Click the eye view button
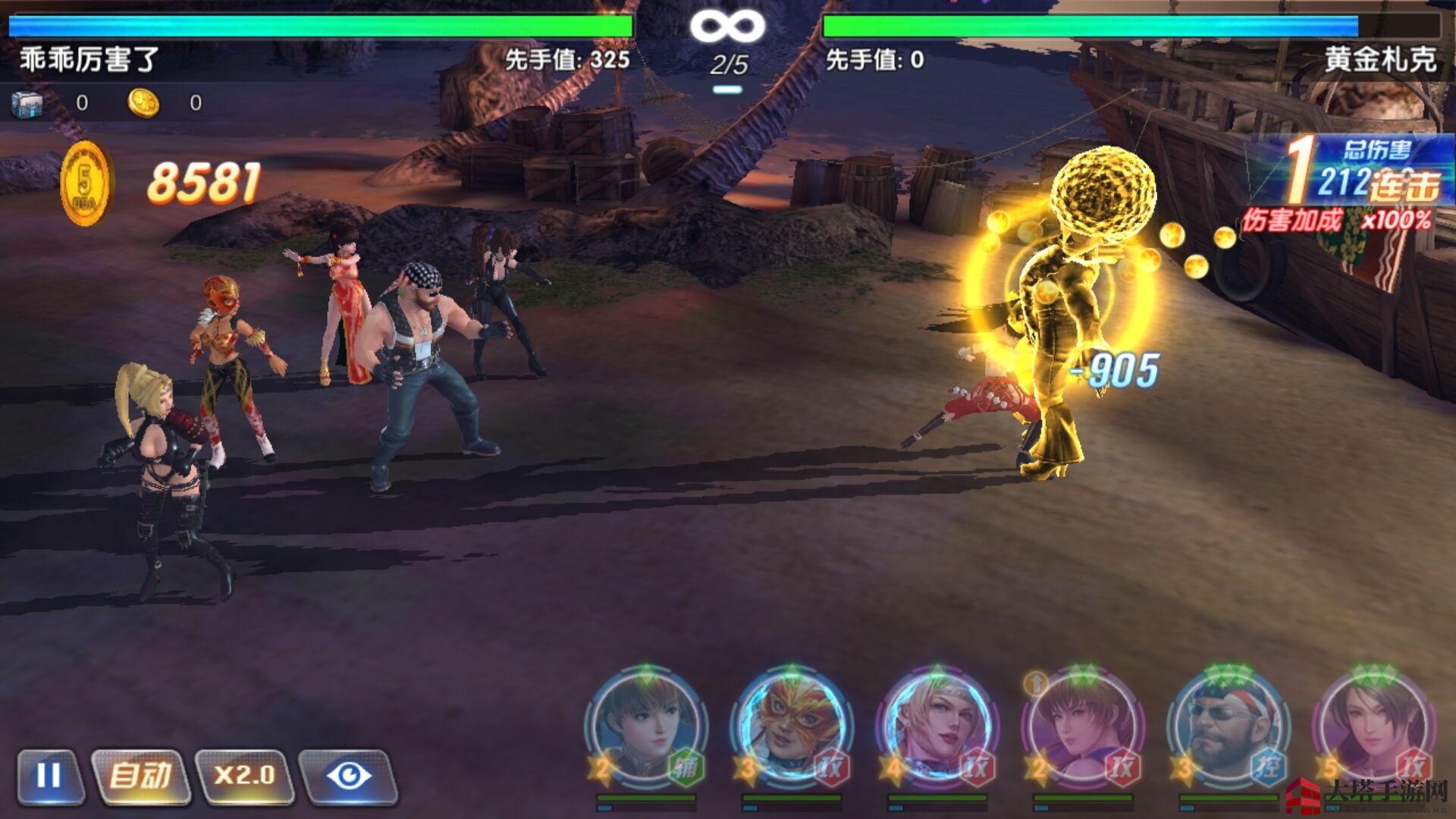This screenshot has width=1456, height=819. [x=348, y=776]
